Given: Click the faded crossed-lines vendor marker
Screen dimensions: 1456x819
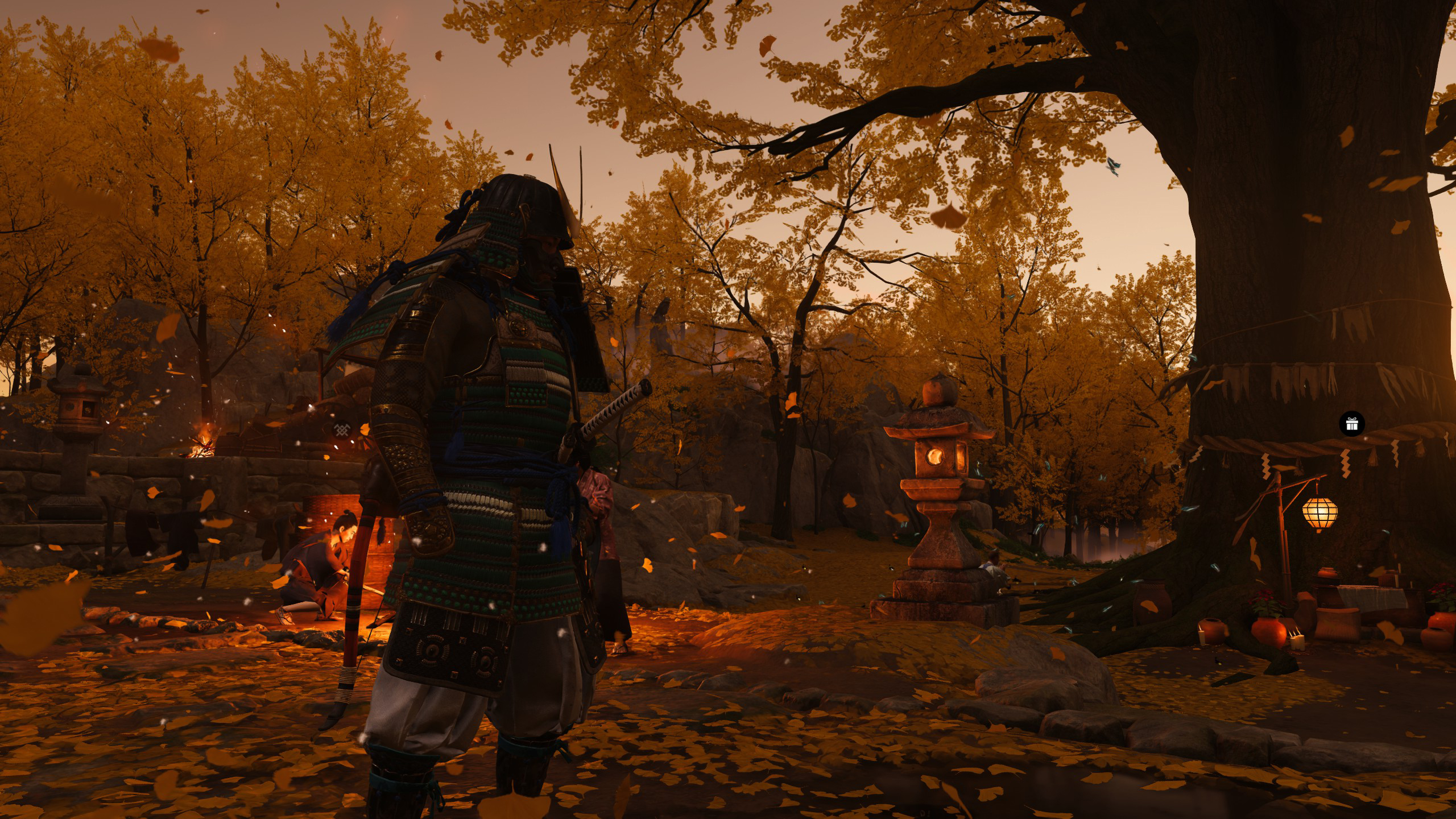Looking at the screenshot, I should (x=342, y=428).
